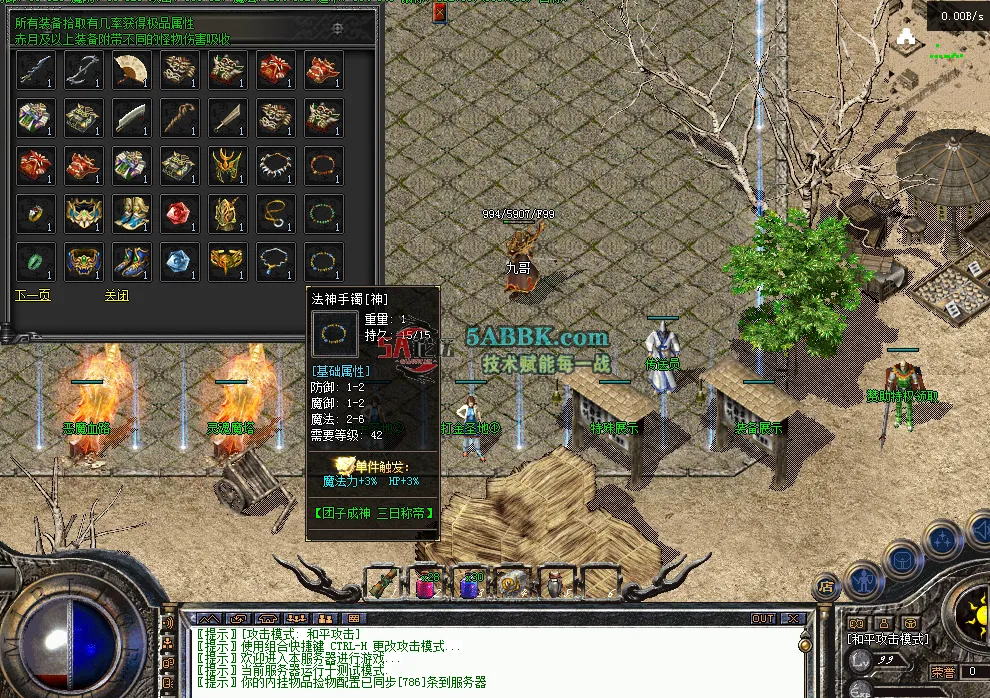
Task: Close the equipment list via 关闭
Action: (x=116, y=296)
